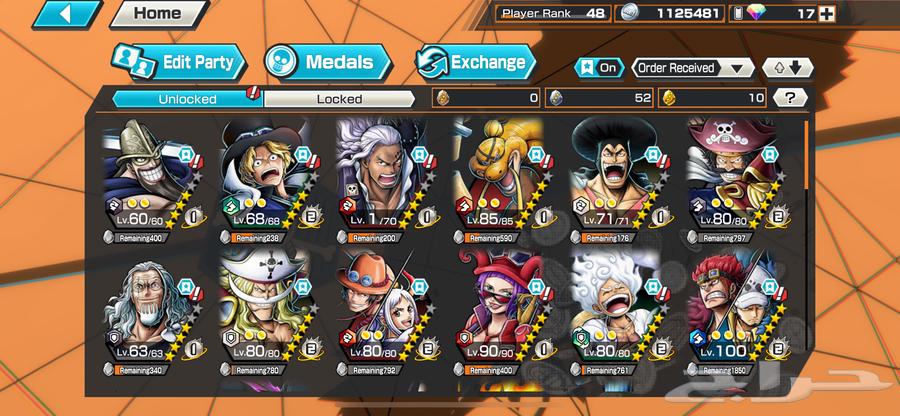Image resolution: width=900 pixels, height=416 pixels.
Task: Open the Exchange menu
Action: [474, 62]
